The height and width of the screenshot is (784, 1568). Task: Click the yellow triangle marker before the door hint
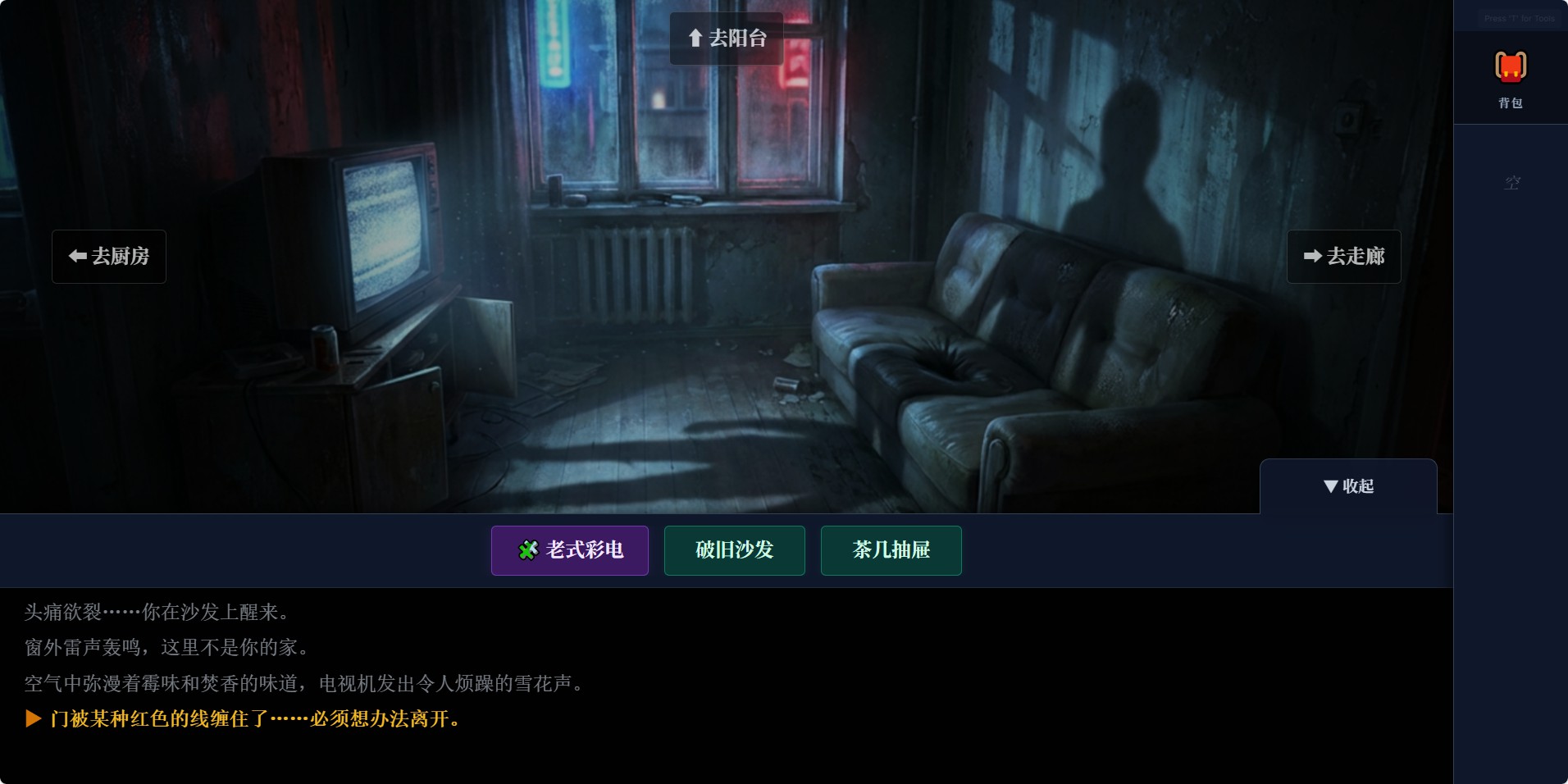(x=34, y=719)
